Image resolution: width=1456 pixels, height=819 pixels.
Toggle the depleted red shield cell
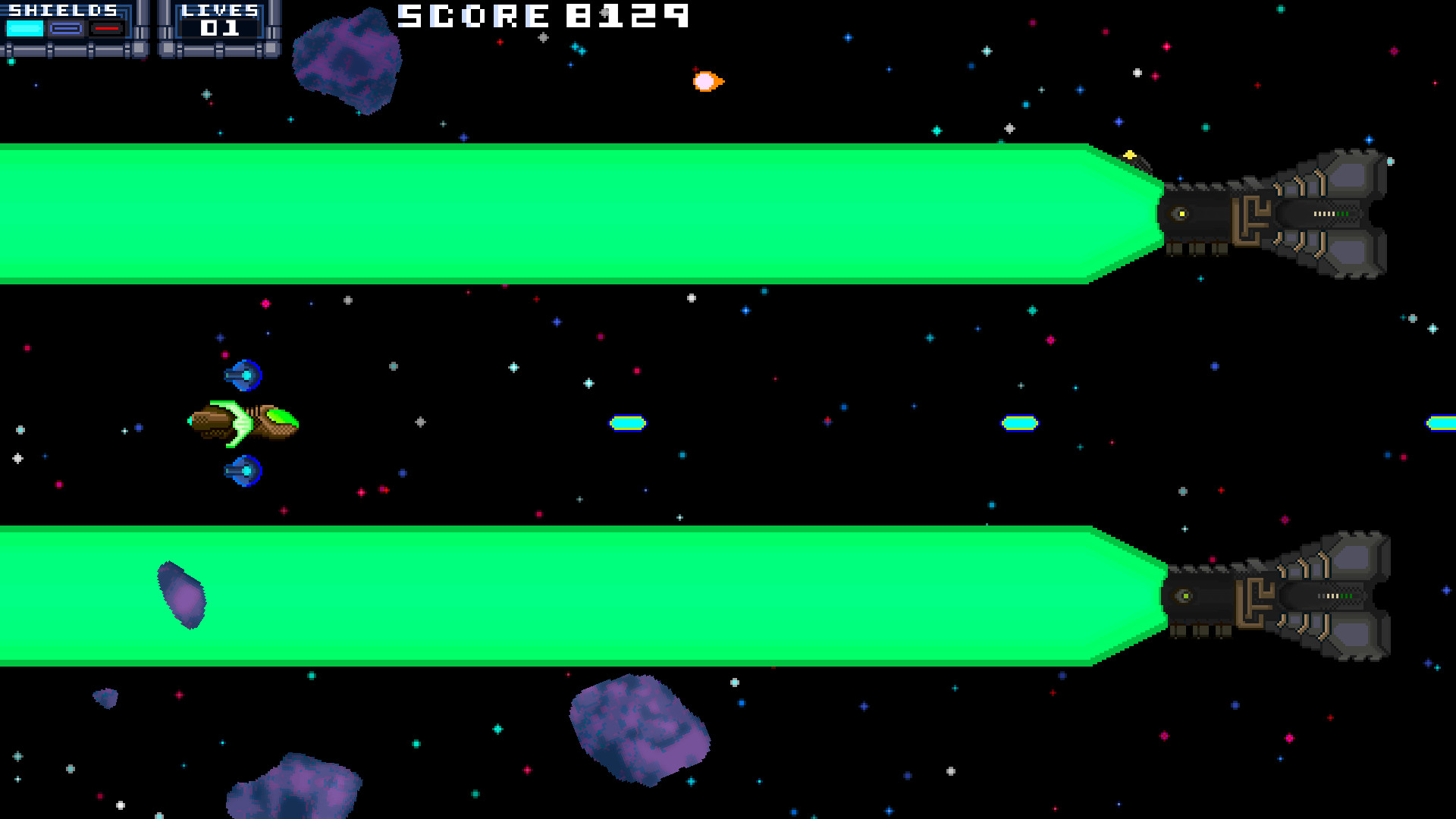point(105,28)
